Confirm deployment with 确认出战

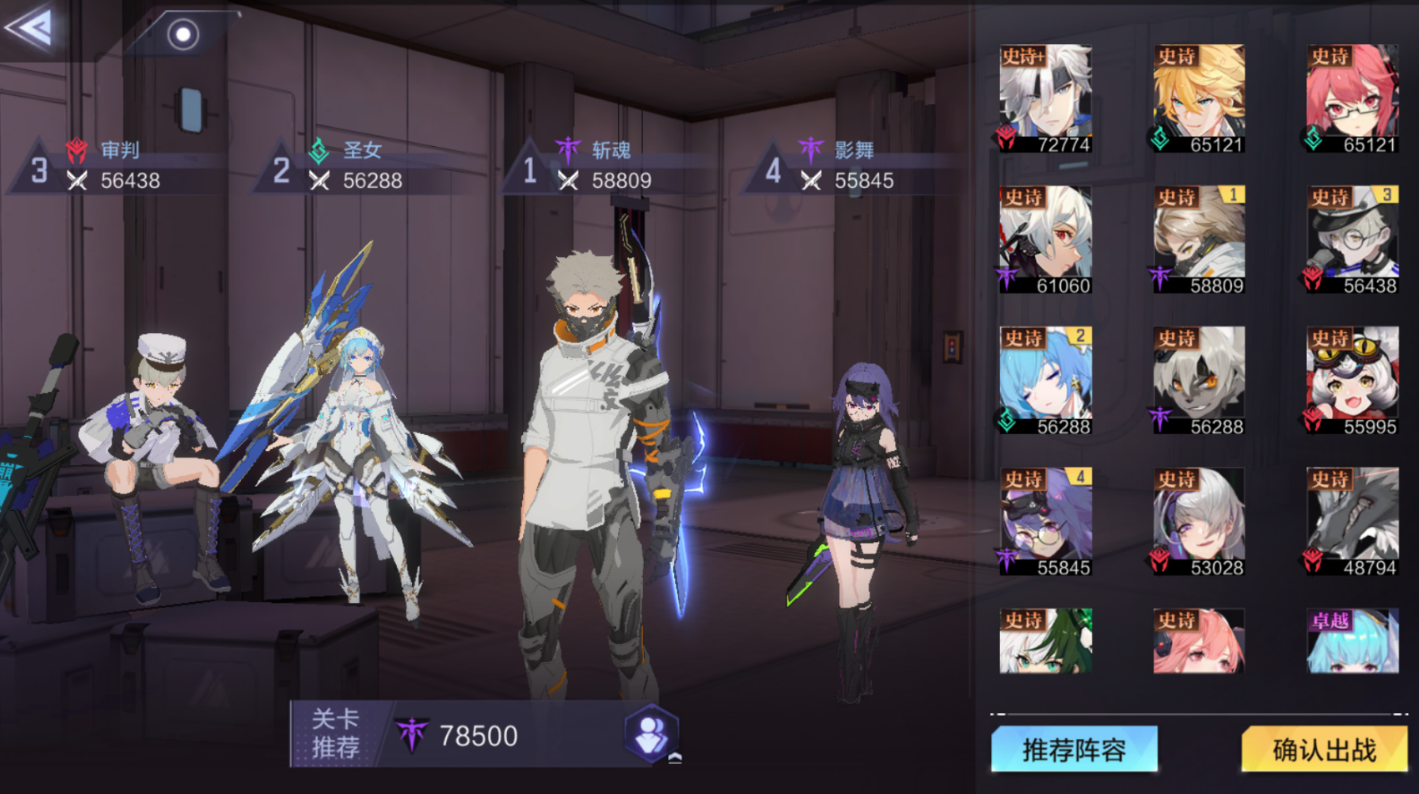point(1324,749)
